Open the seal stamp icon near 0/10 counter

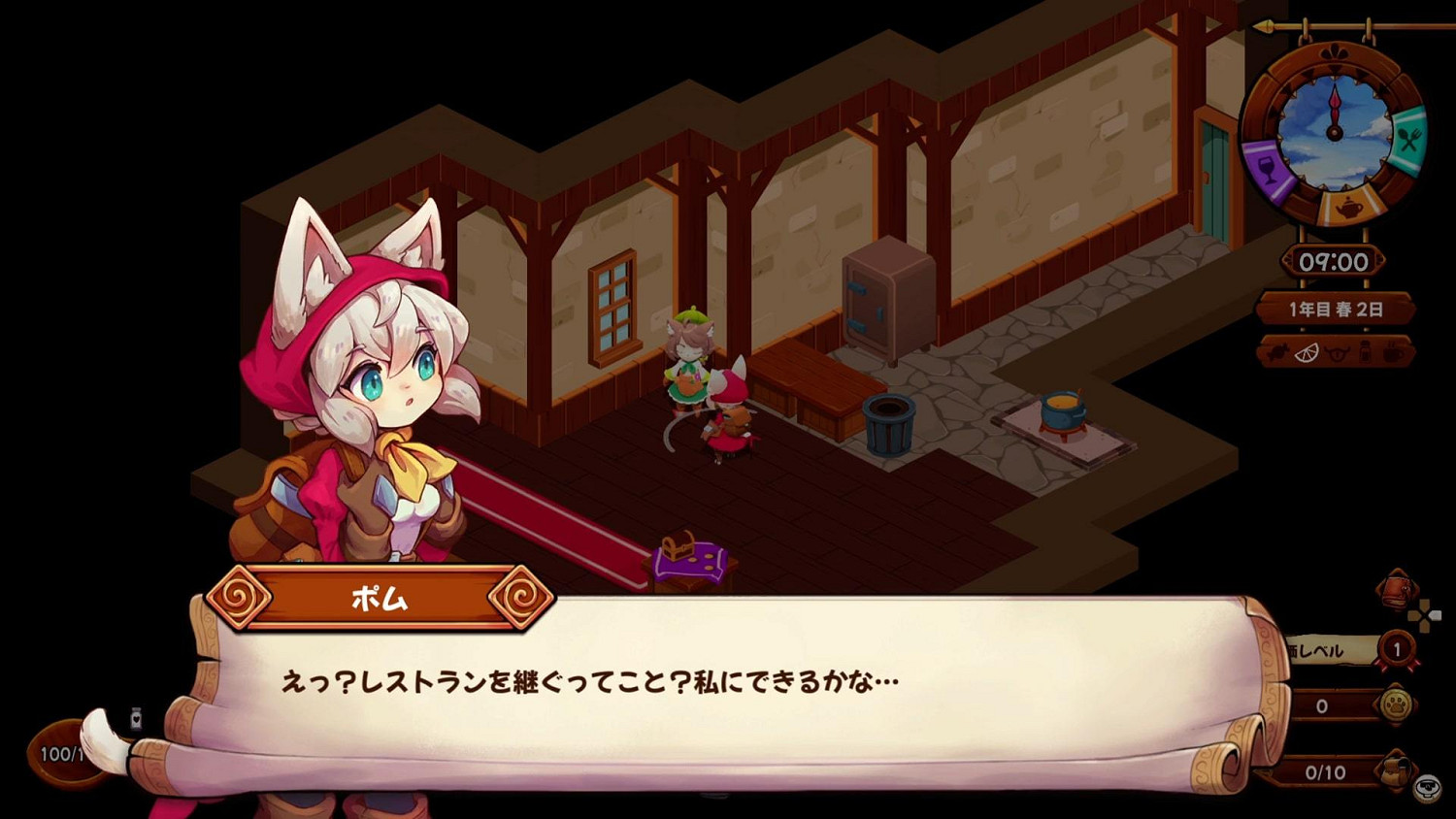[1427, 788]
